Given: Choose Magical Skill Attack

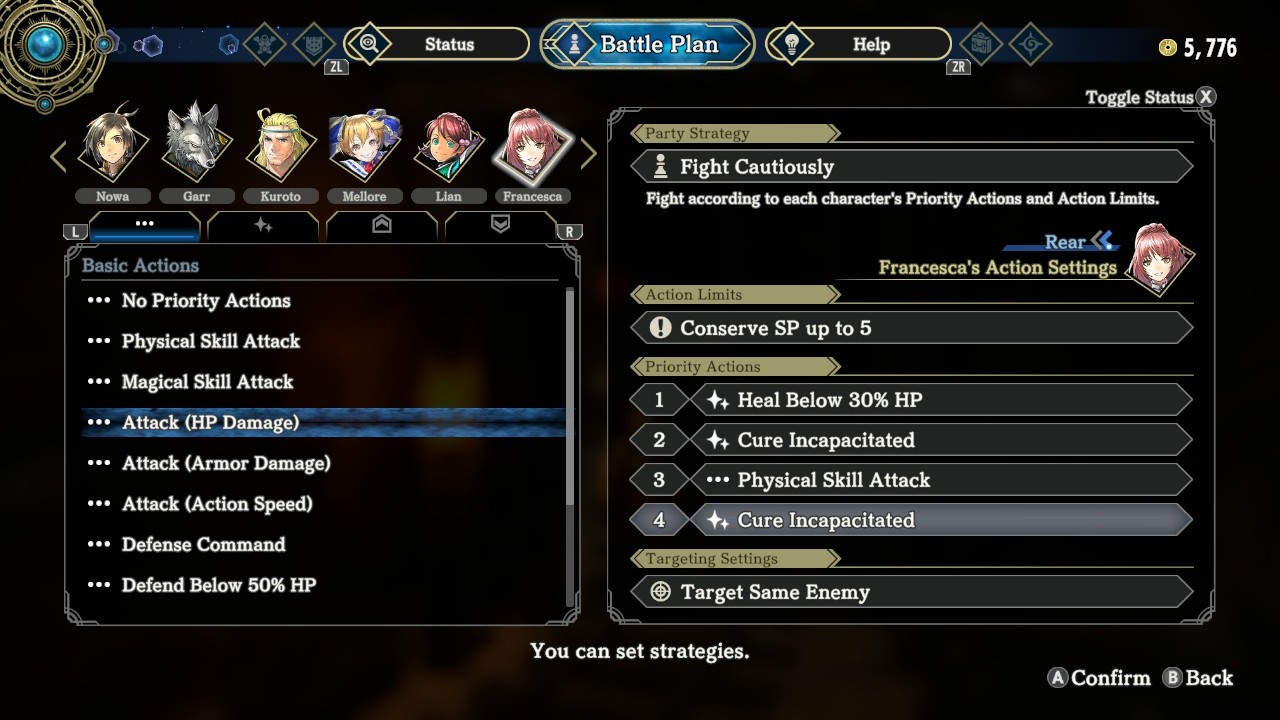Looking at the screenshot, I should (208, 382).
